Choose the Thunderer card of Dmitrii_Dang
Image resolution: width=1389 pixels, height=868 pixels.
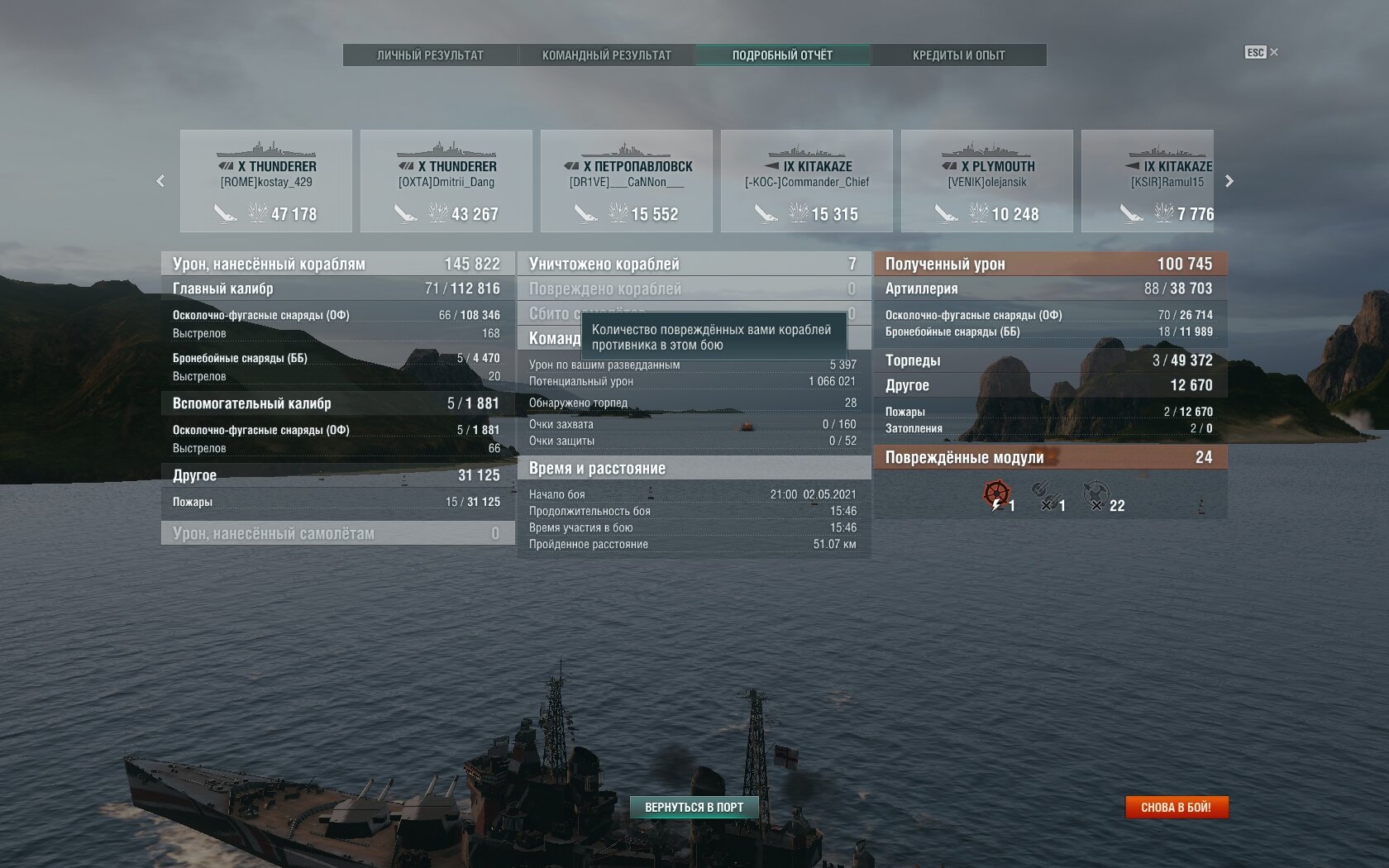coord(446,181)
